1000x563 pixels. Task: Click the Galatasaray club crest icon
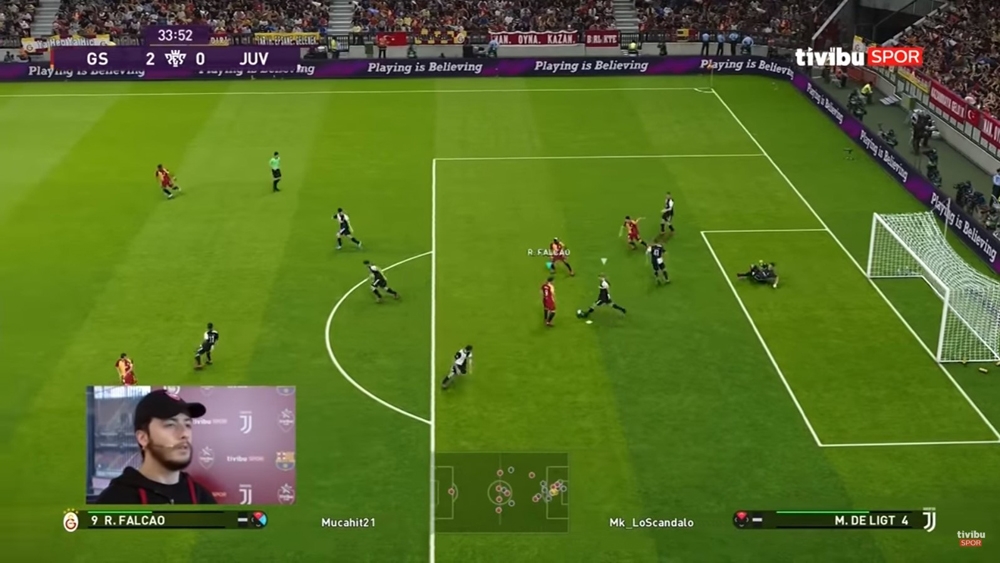(x=71, y=521)
